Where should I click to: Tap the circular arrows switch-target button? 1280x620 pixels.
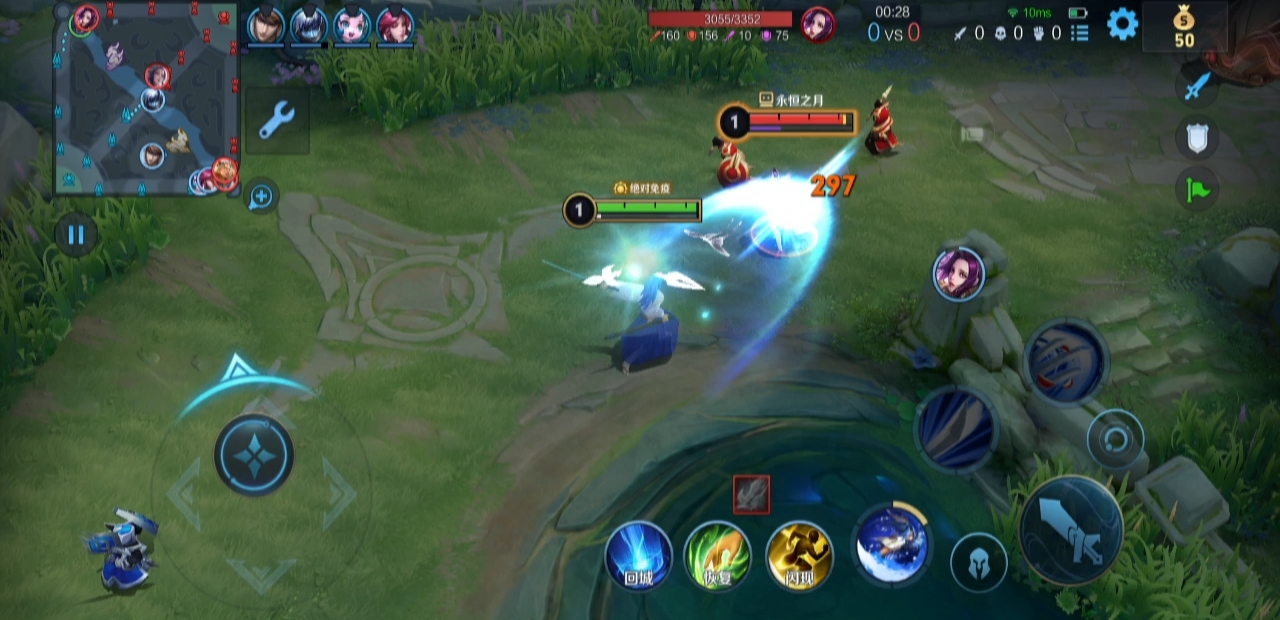coord(1115,439)
